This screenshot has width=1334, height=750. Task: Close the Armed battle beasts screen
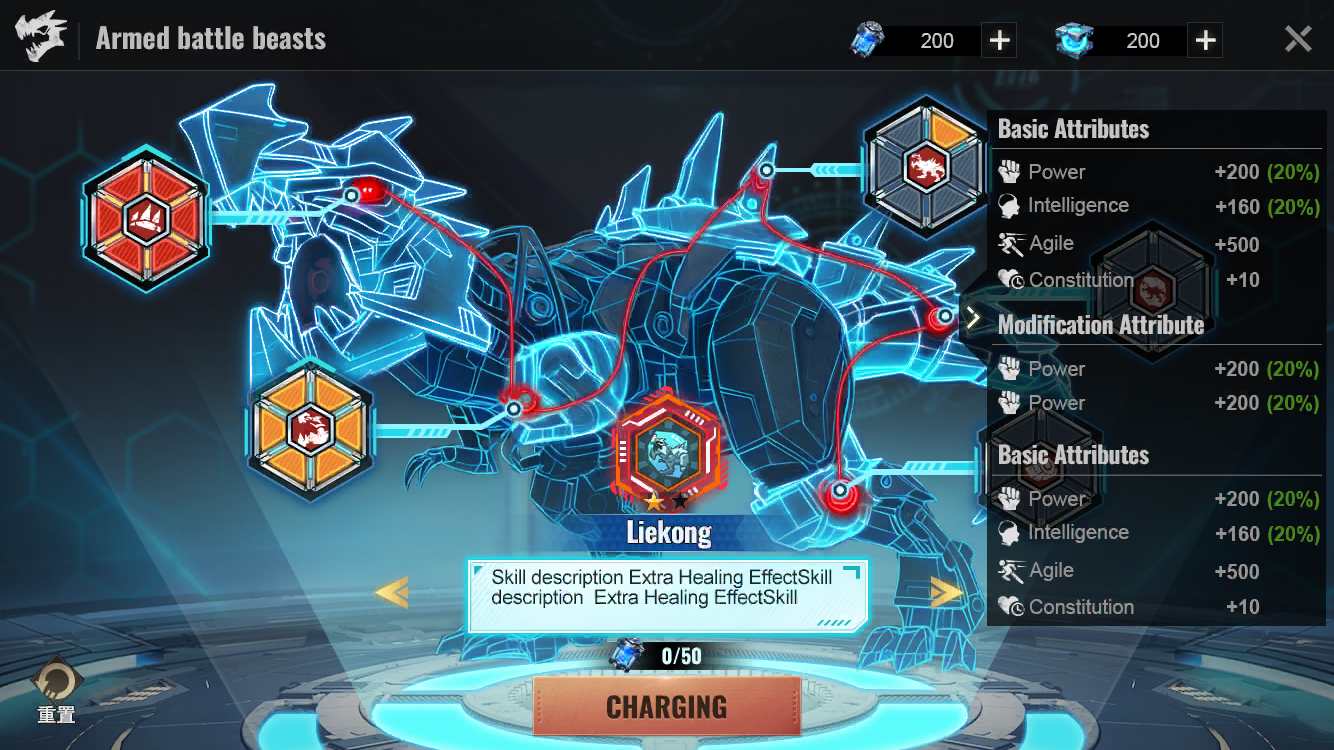click(1298, 40)
